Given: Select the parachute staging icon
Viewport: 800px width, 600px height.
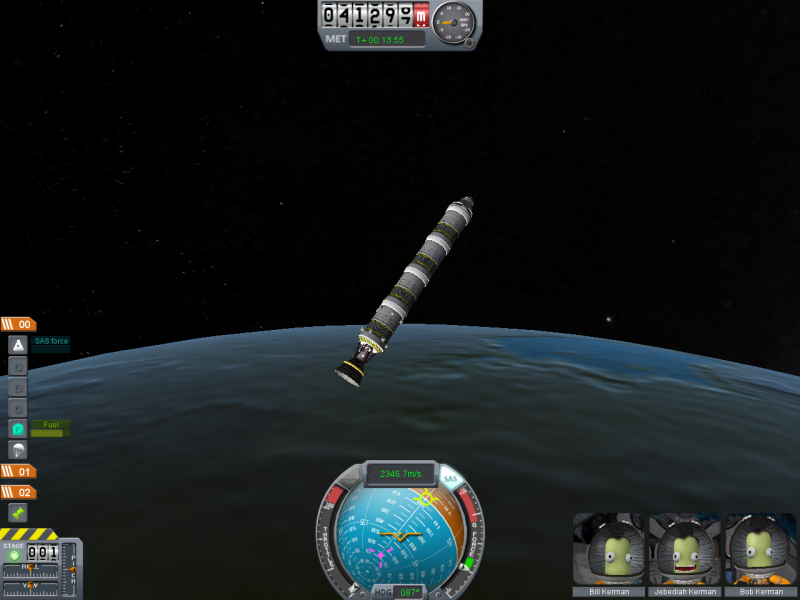Looking at the screenshot, I should 18,450.
